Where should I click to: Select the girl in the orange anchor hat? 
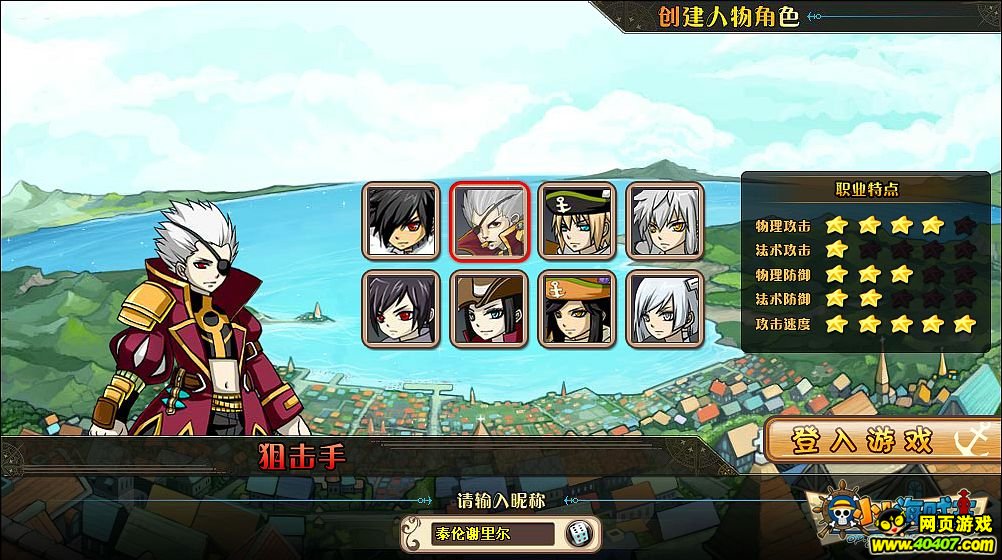coord(577,308)
